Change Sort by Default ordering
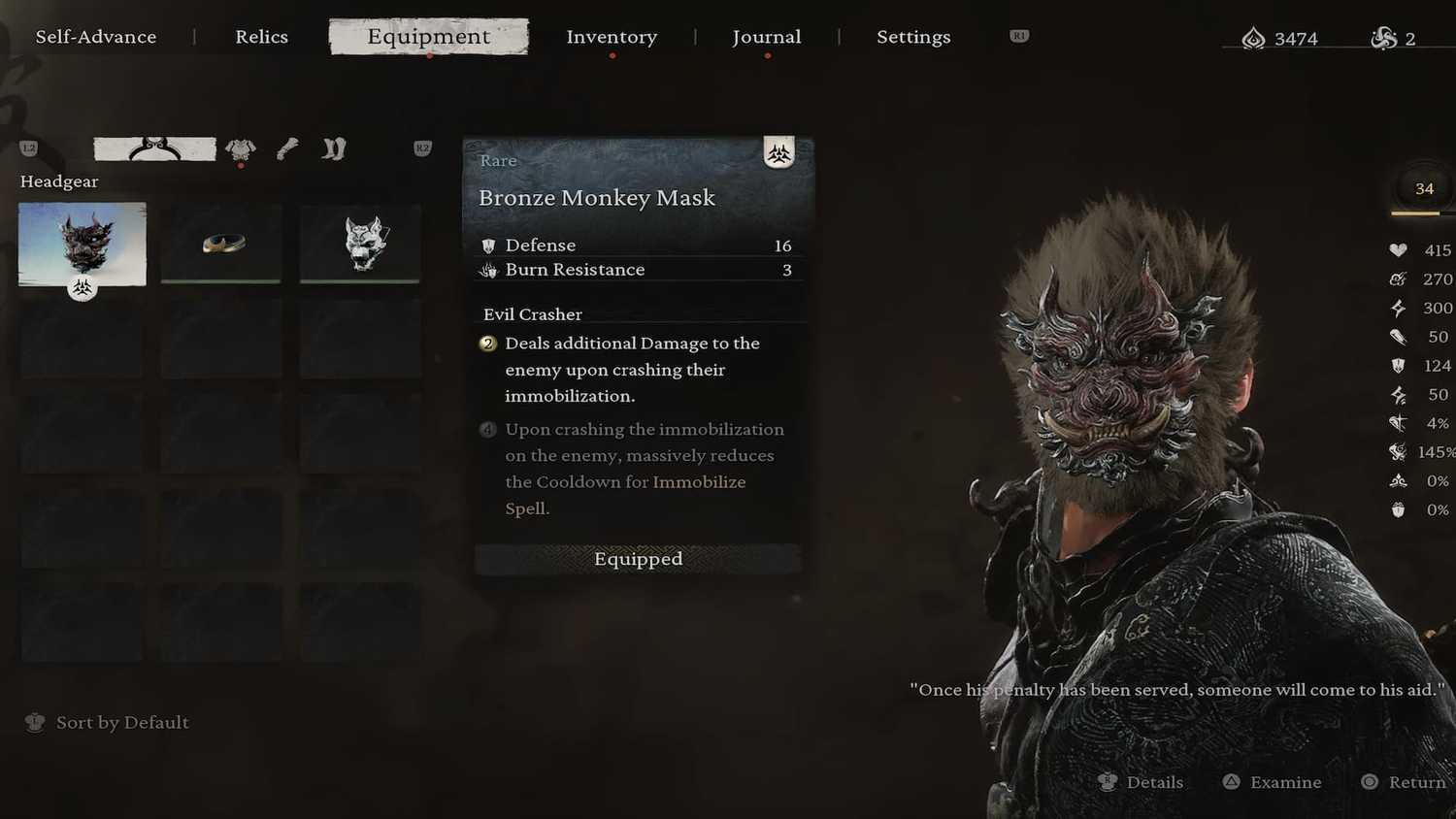The width and height of the screenshot is (1456, 819). click(109, 722)
